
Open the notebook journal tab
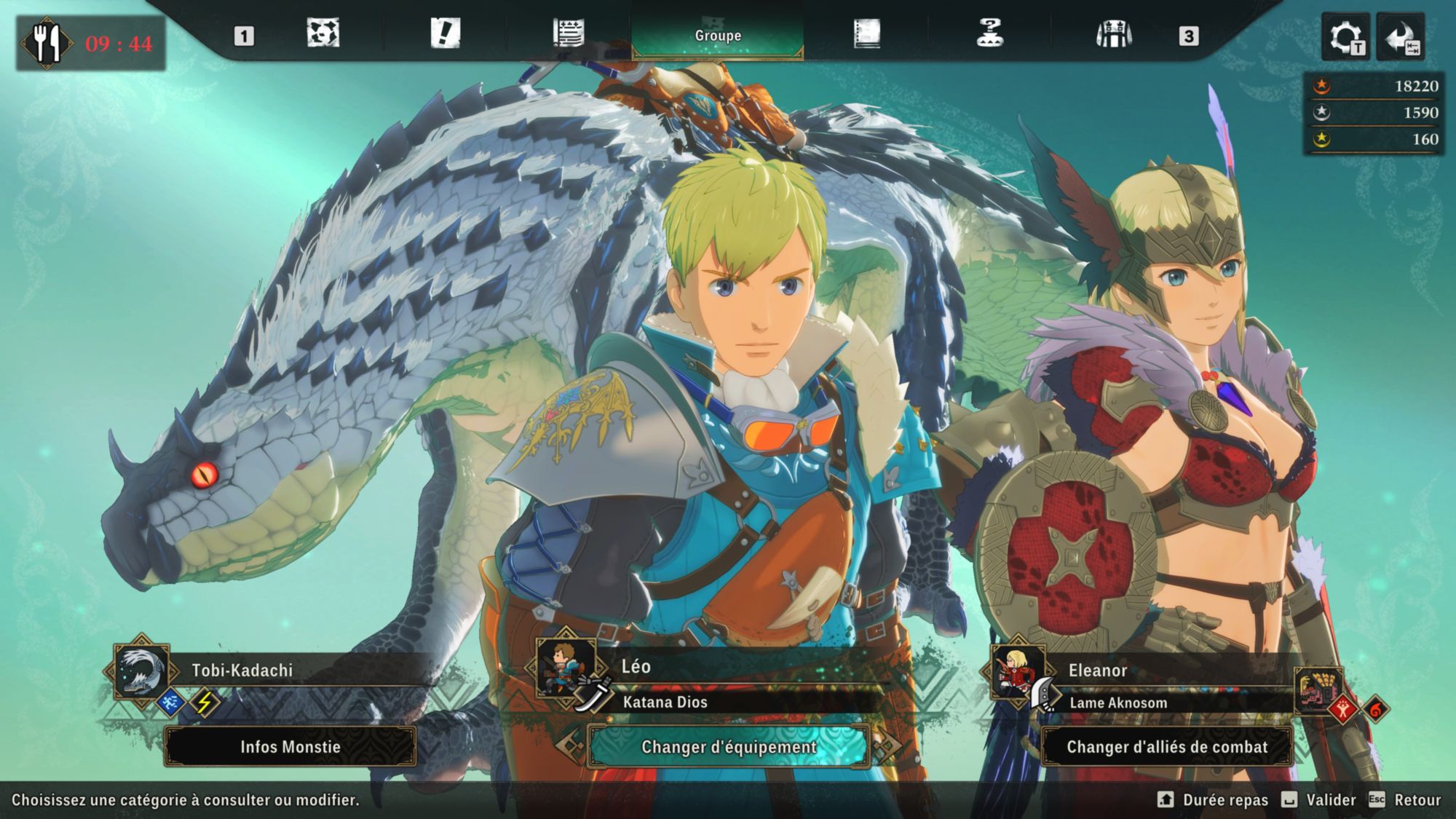click(866, 33)
